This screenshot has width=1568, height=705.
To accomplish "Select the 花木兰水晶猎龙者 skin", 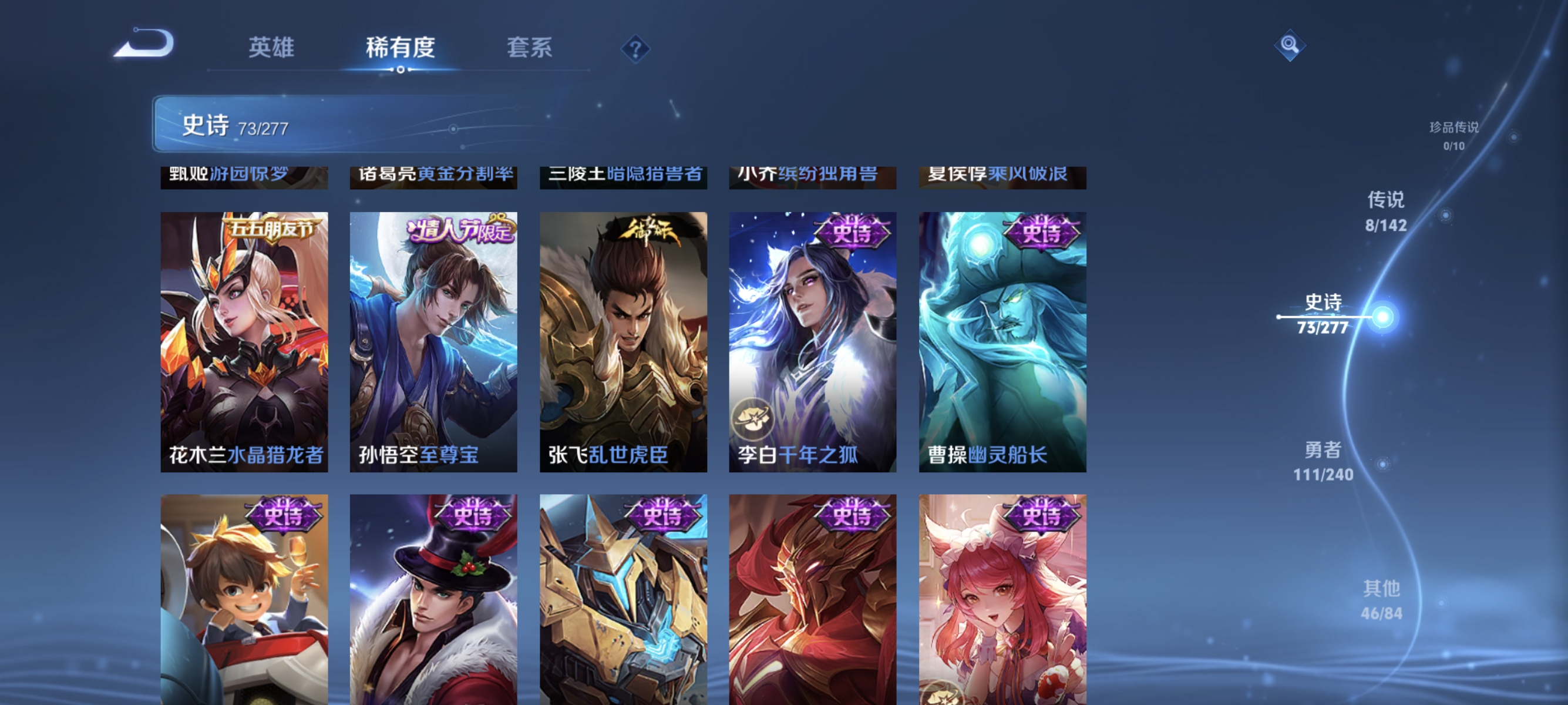I will point(244,341).
